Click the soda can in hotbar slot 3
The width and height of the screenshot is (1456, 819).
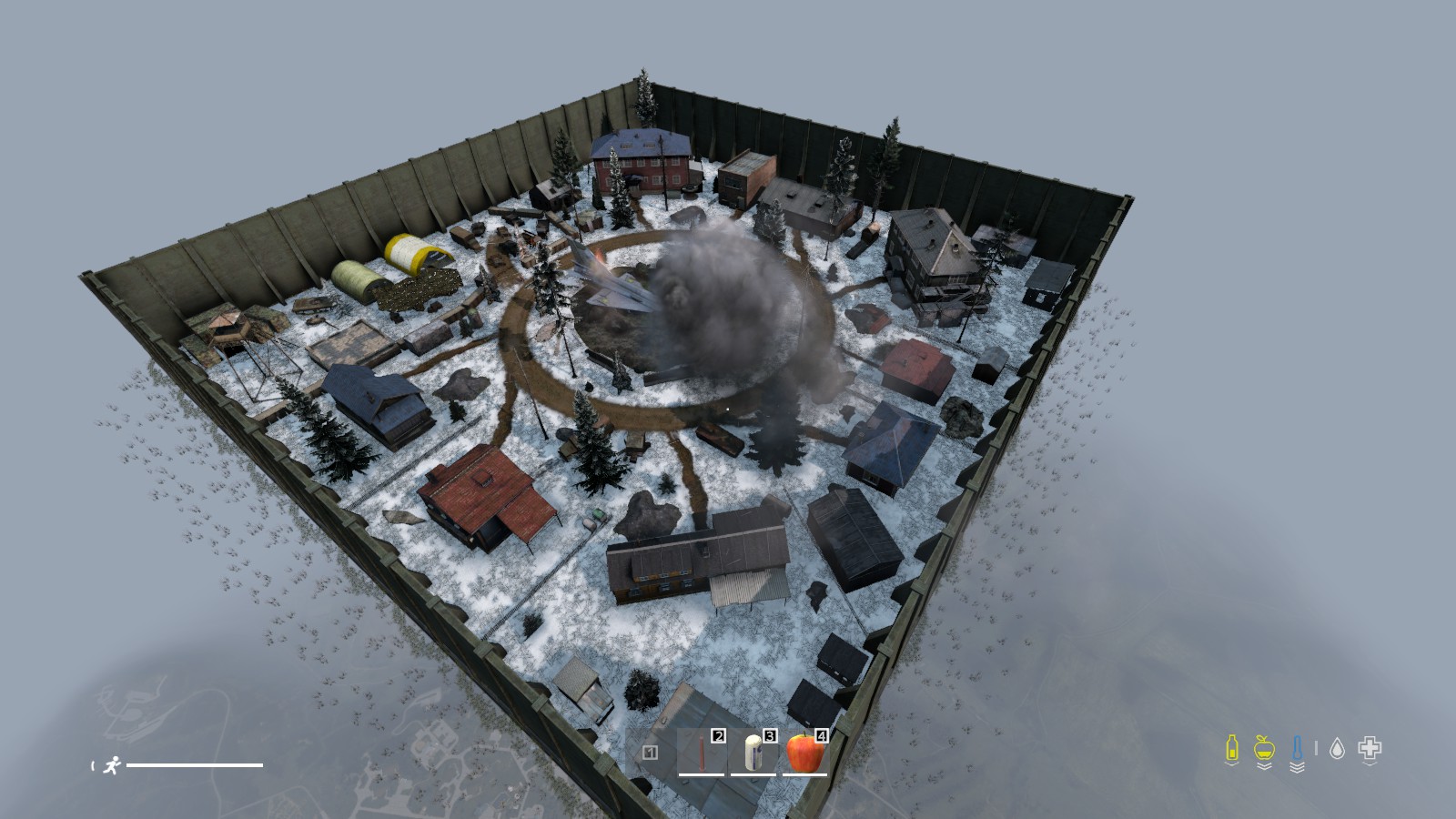coord(753,753)
